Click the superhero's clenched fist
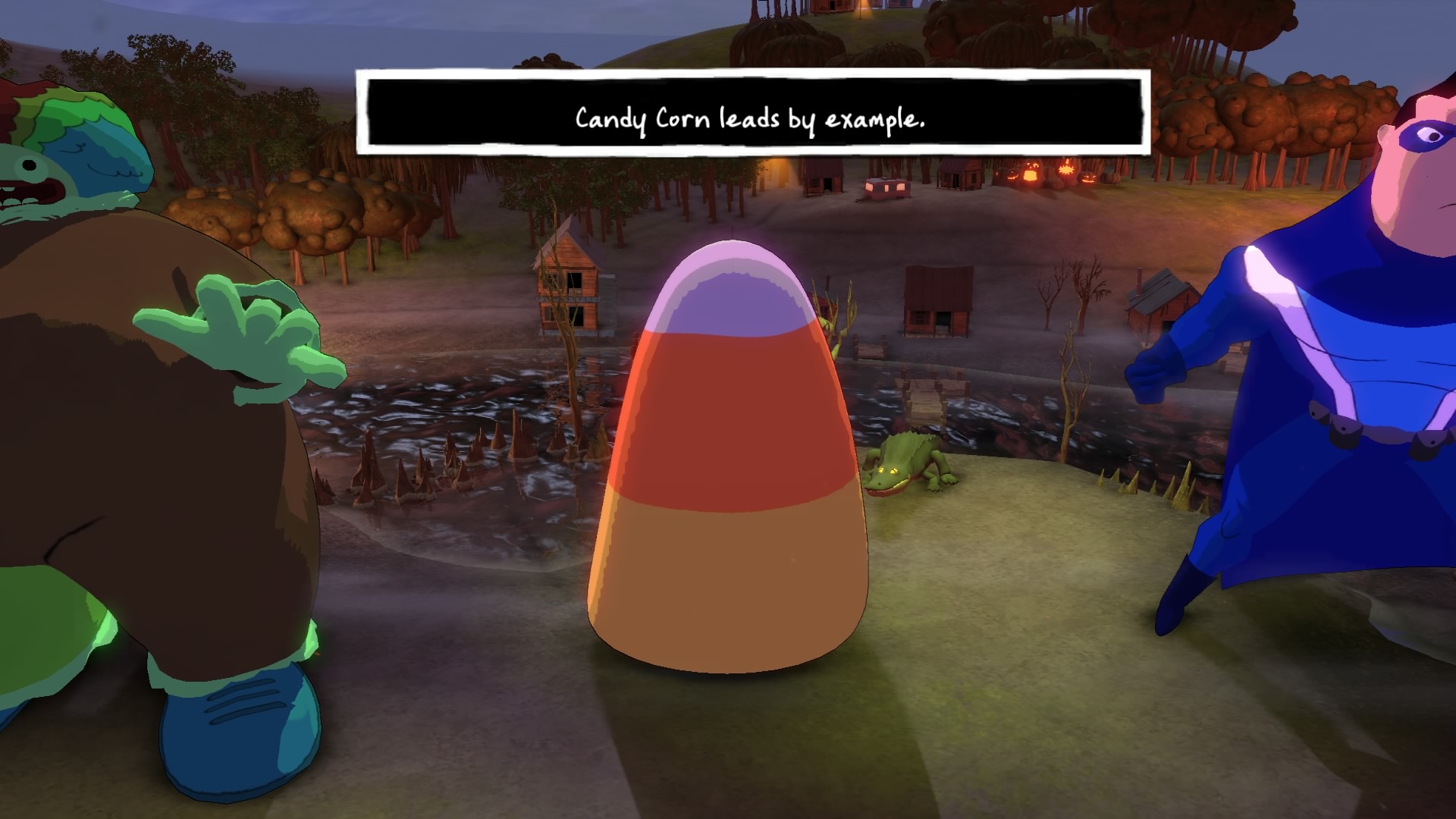This screenshot has height=819, width=1456. click(1150, 379)
